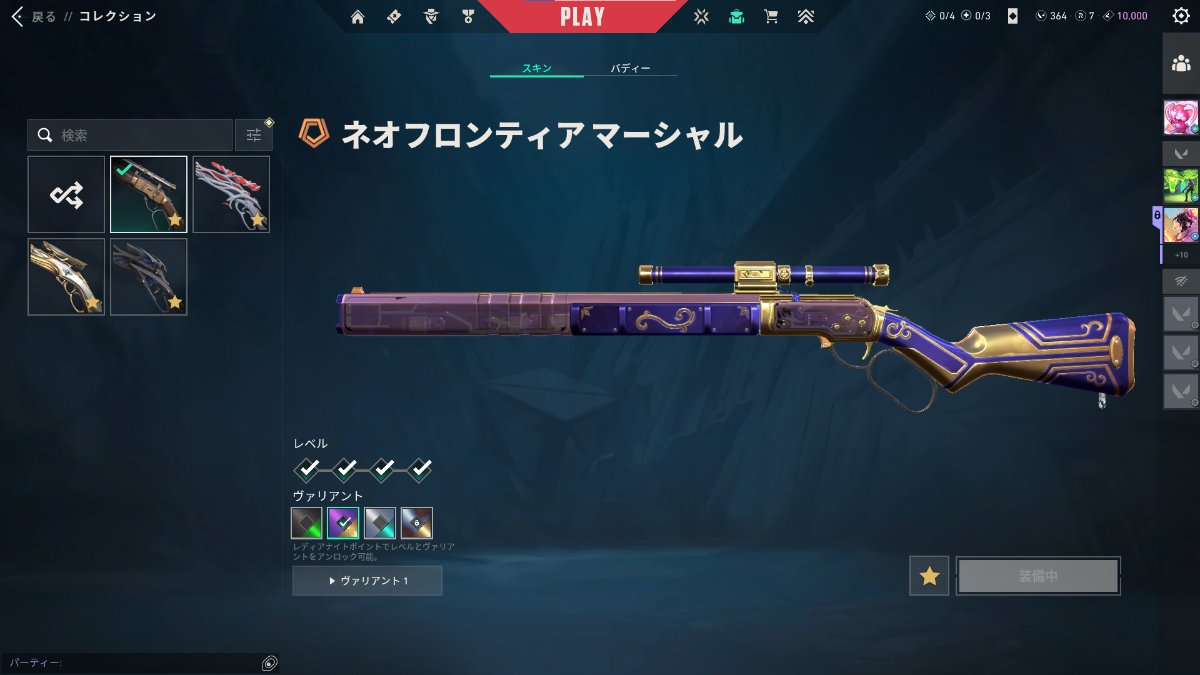The height and width of the screenshot is (675, 1200).
Task: Select the red and white Marshal skin
Action: pos(231,194)
